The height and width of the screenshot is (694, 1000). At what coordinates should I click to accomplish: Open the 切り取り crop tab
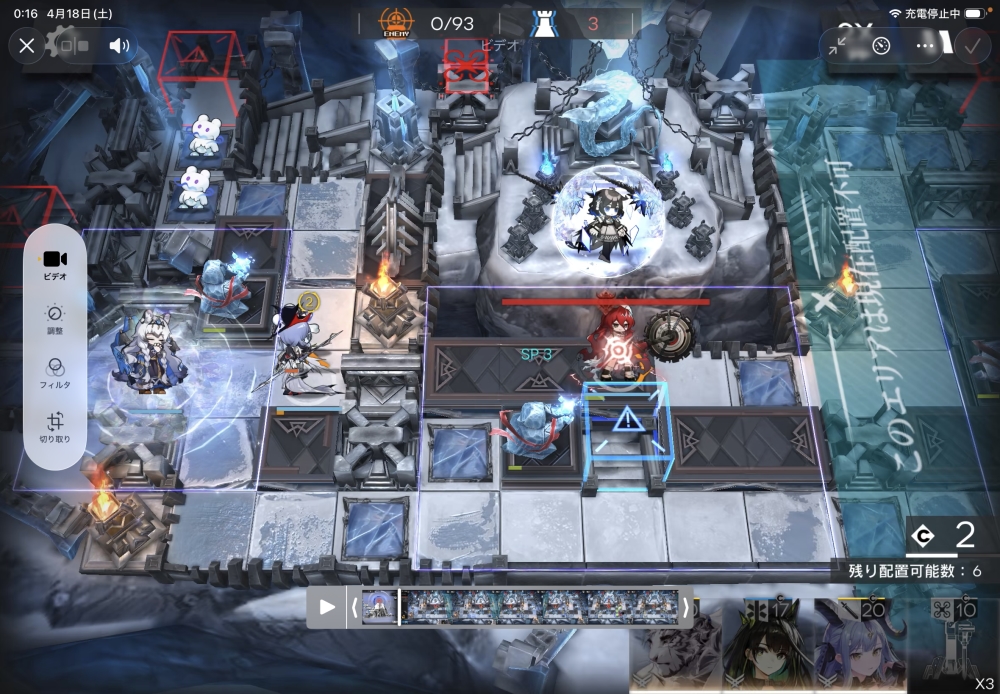coord(56,427)
